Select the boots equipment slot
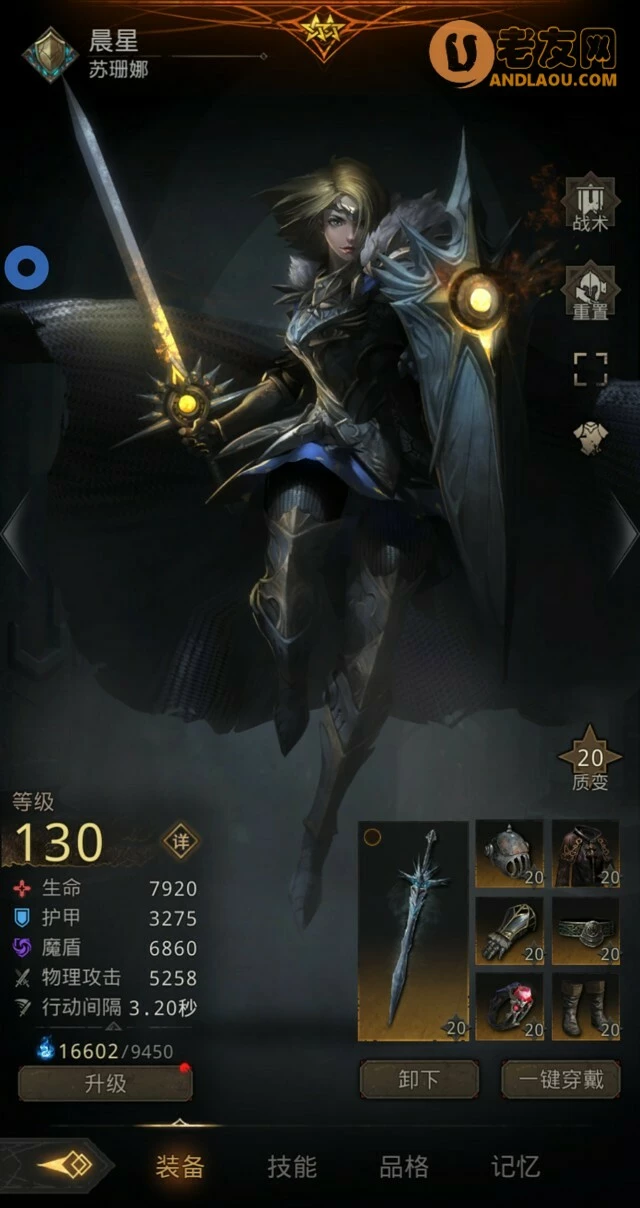The image size is (640, 1208). click(x=586, y=1007)
